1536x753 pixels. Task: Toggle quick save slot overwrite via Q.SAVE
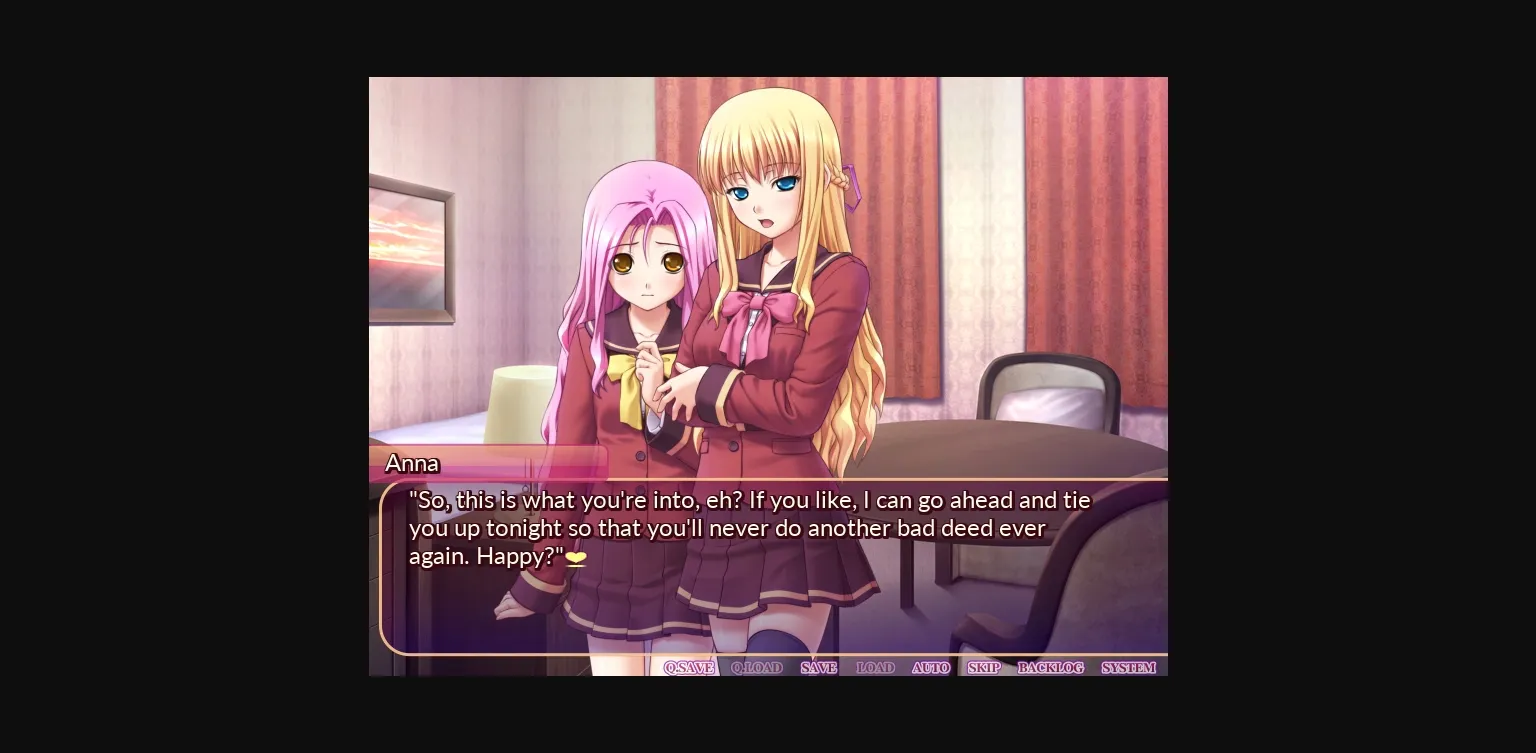pos(688,667)
